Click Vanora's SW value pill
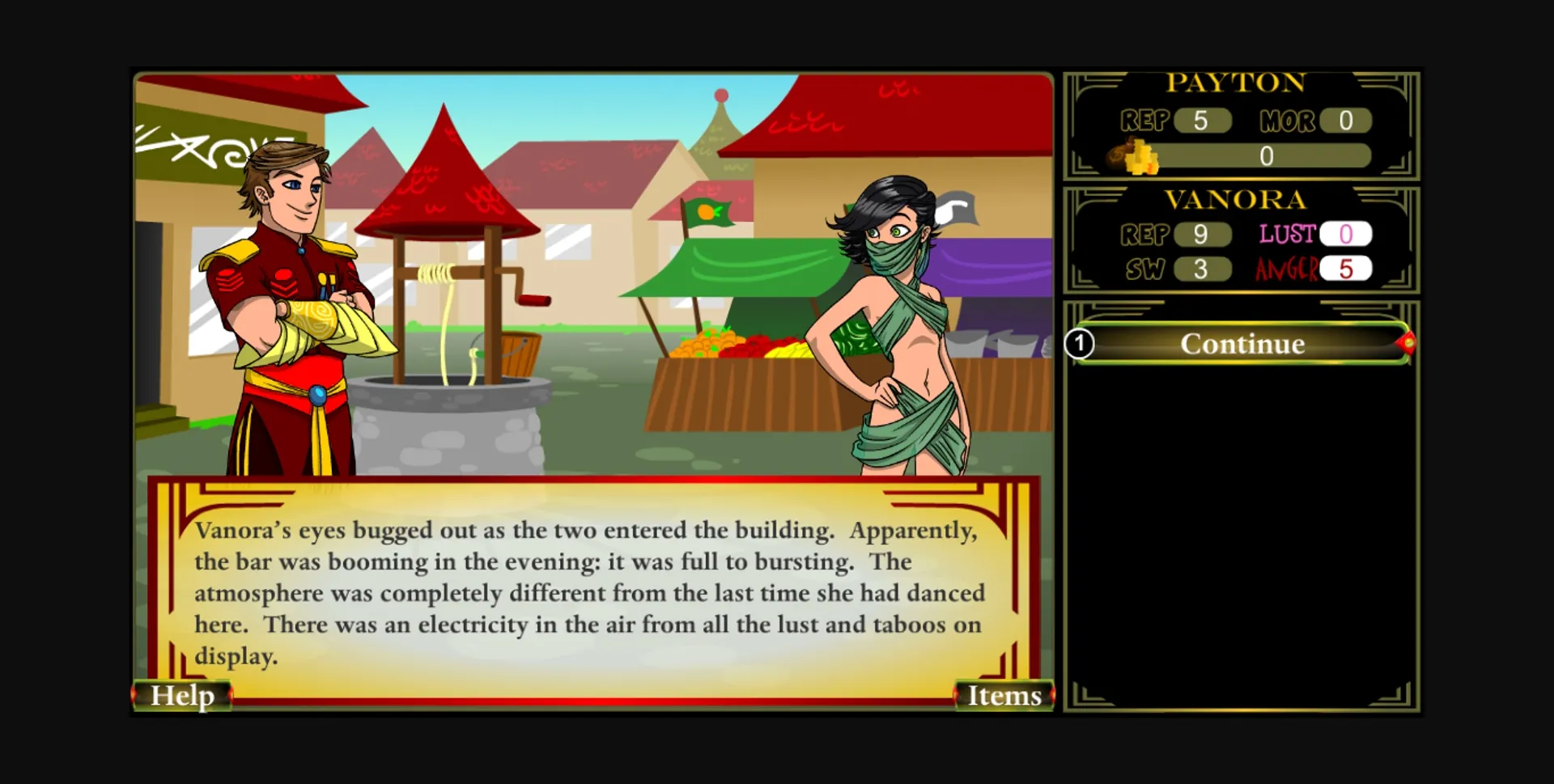Screen dimensions: 1554x784 pyautogui.click(x=1202, y=269)
